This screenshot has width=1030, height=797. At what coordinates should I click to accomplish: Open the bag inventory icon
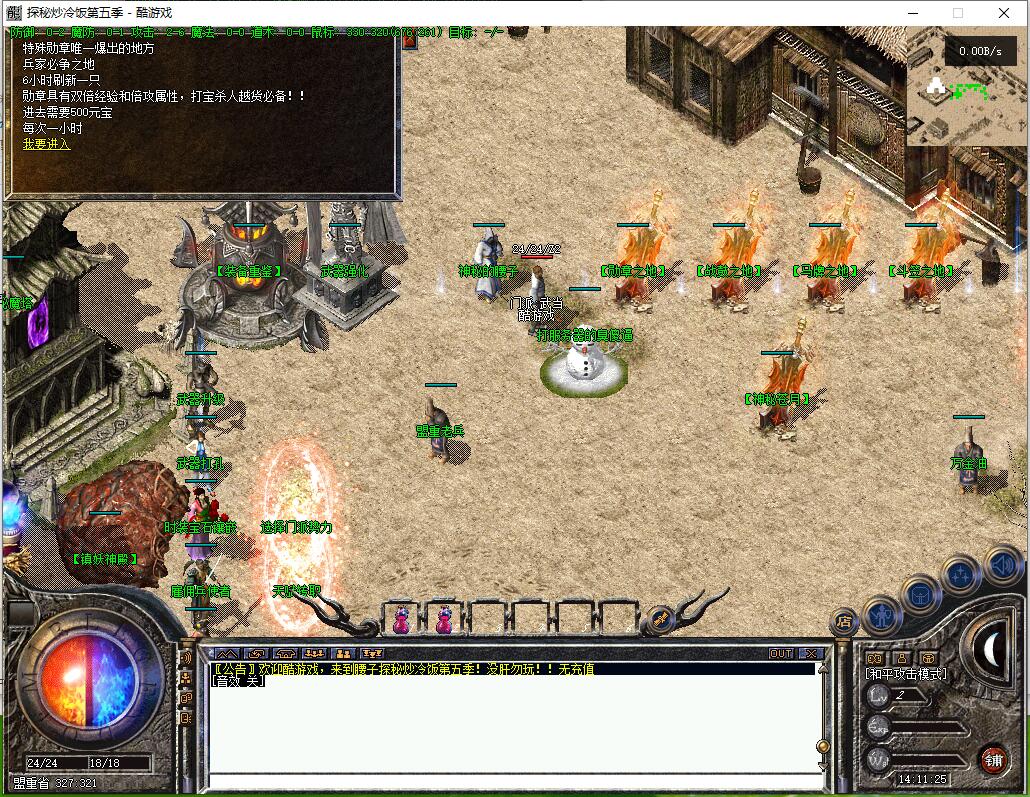pos(921,593)
